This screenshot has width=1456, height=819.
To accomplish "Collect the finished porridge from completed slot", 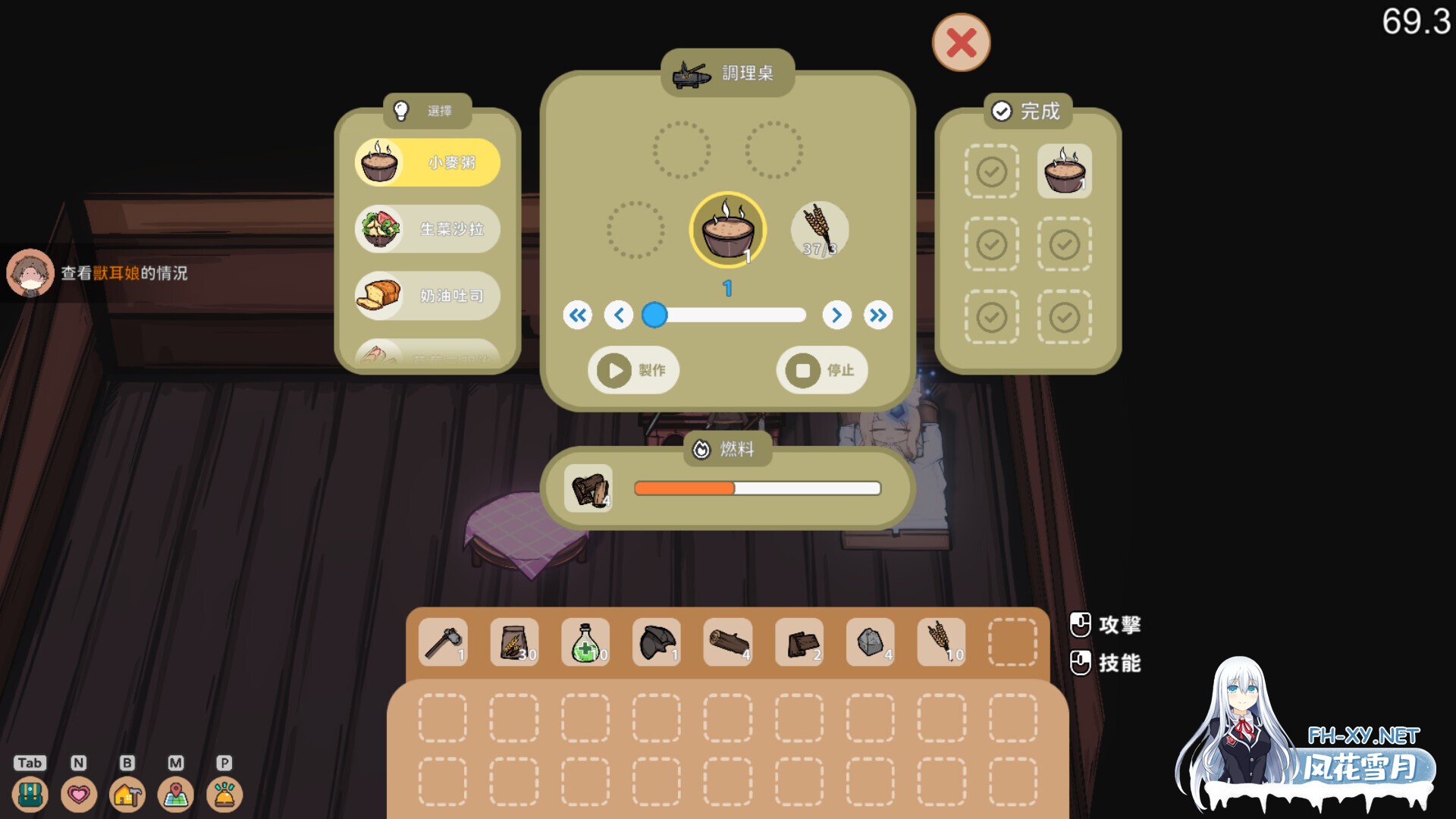I will coord(1064,171).
